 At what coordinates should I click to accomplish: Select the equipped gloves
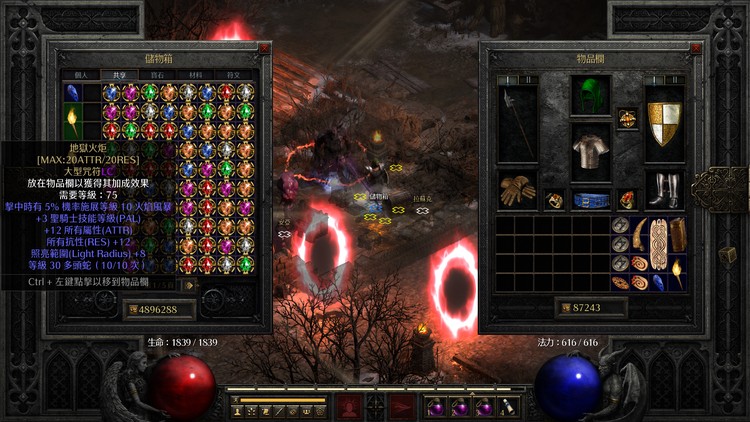coord(517,191)
